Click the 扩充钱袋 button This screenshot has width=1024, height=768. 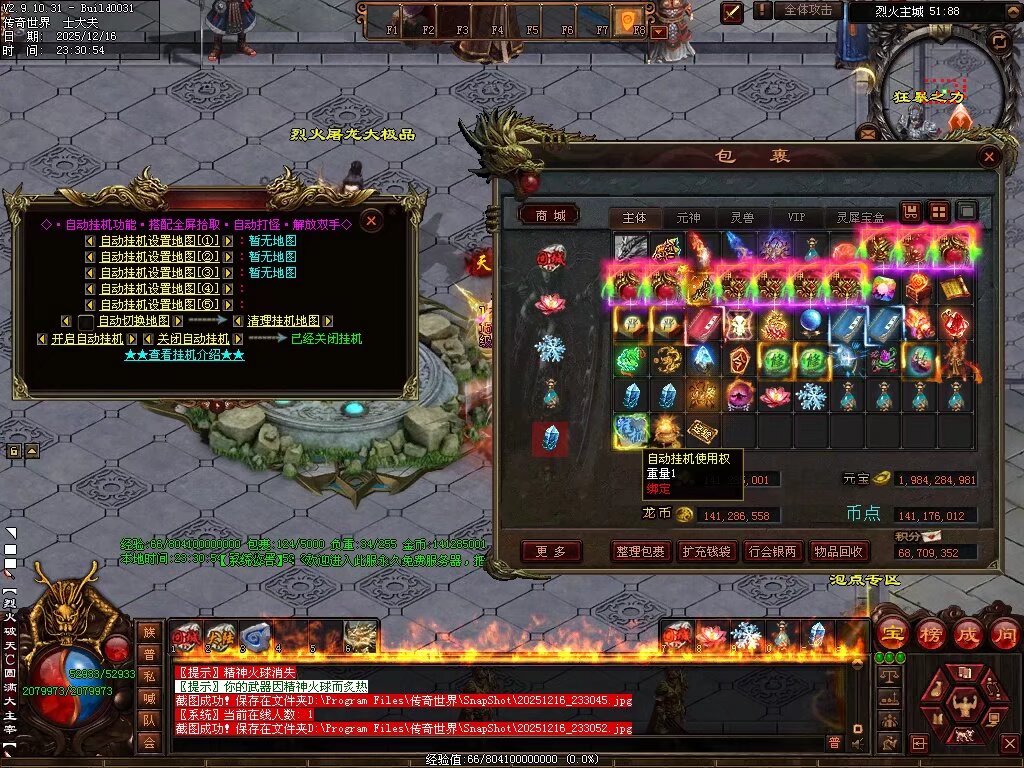705,551
